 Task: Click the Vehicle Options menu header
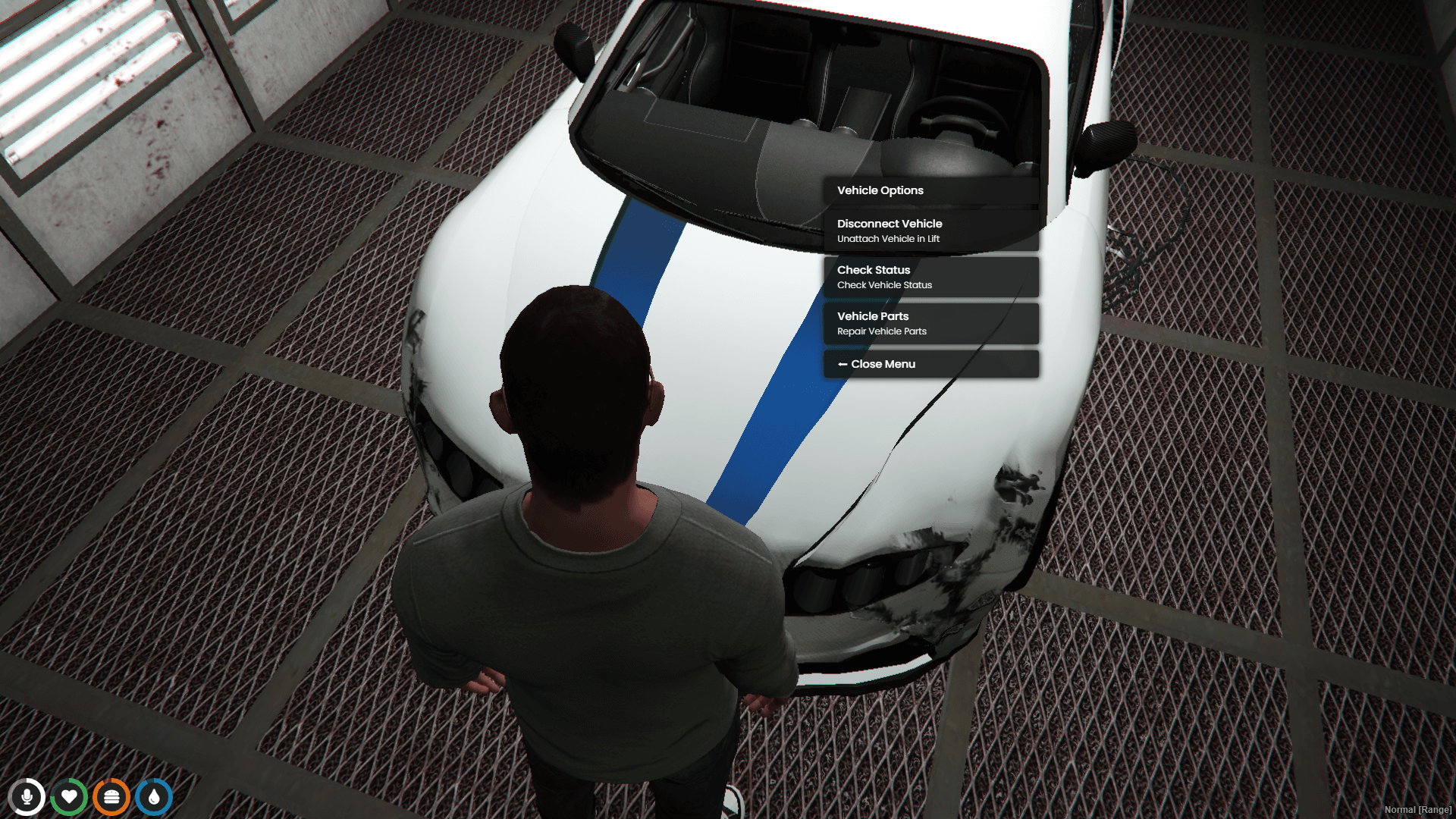pyautogui.click(x=931, y=190)
